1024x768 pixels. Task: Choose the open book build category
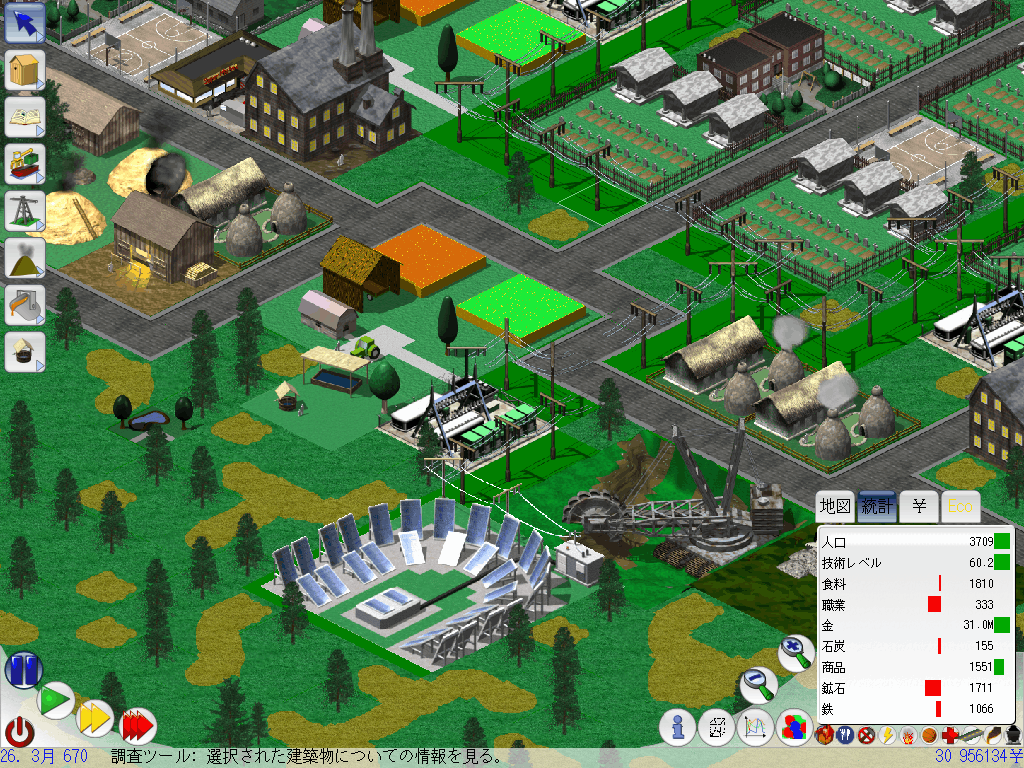coord(24,117)
